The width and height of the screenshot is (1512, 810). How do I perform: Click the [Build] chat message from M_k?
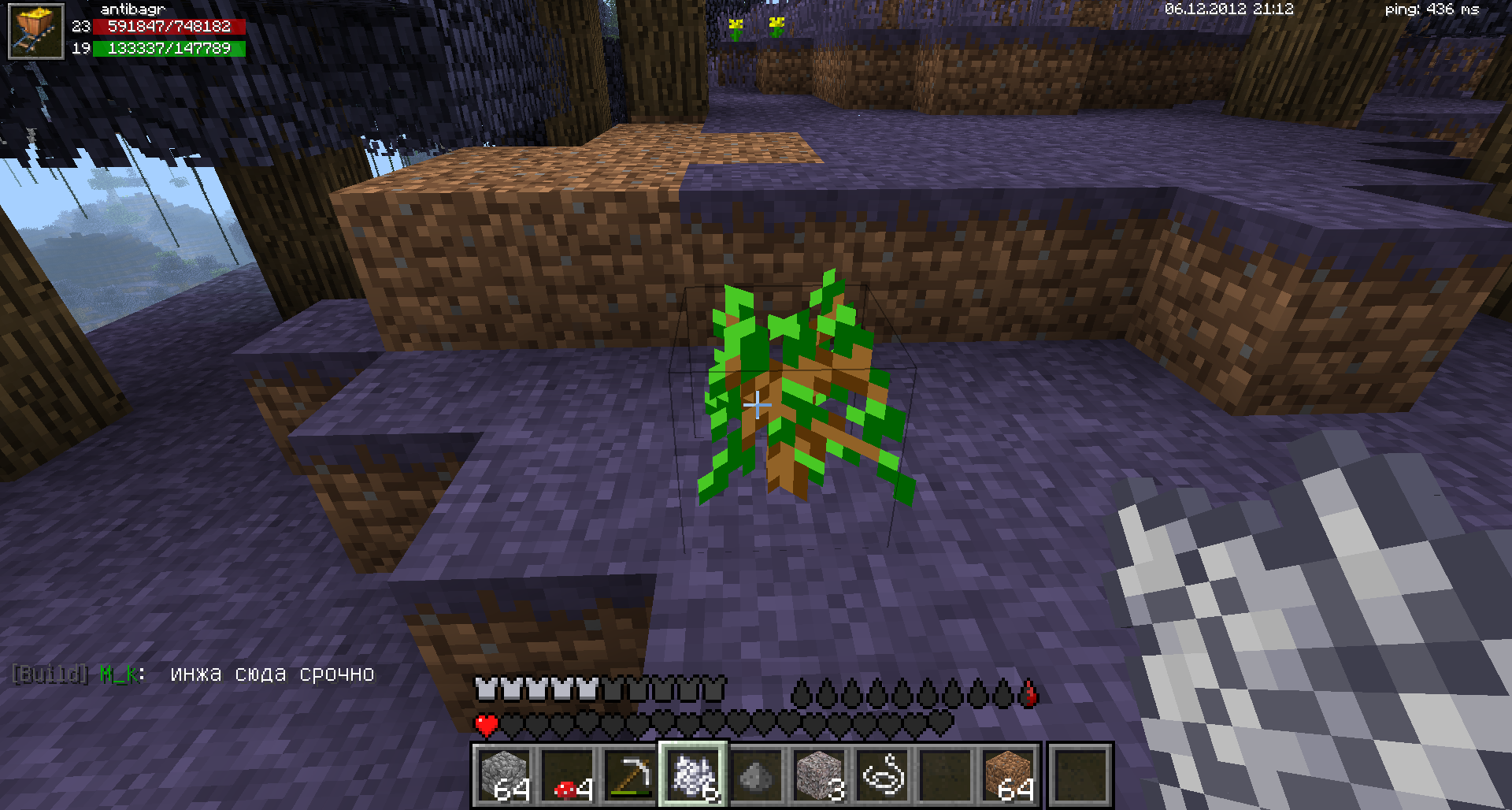[193, 674]
